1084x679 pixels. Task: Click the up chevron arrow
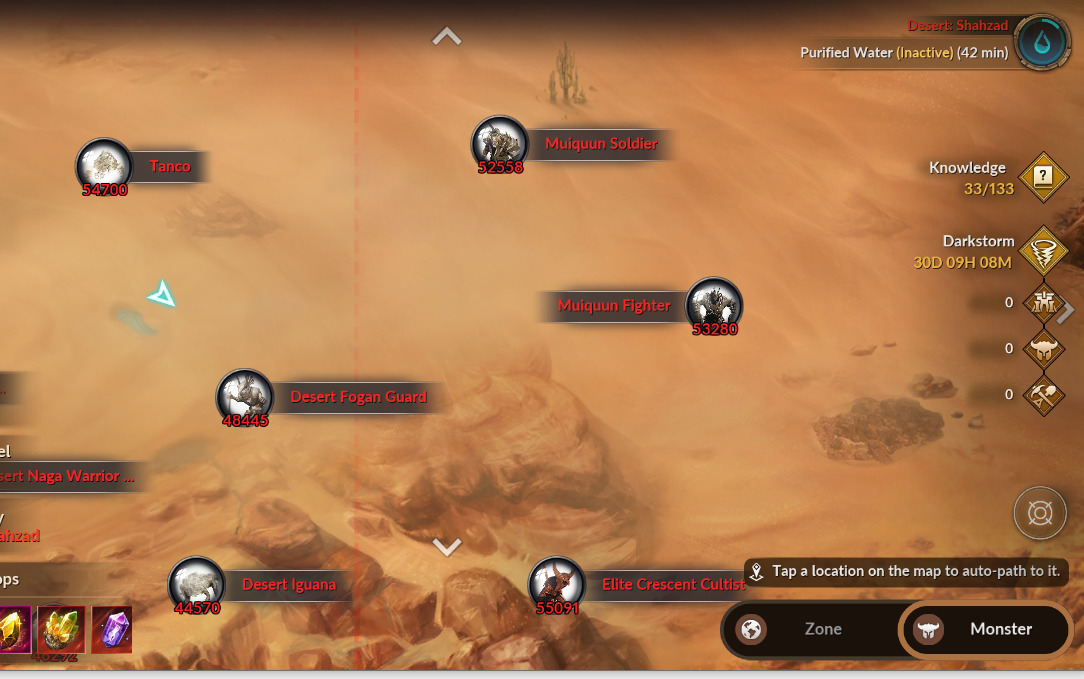pyautogui.click(x=446, y=37)
